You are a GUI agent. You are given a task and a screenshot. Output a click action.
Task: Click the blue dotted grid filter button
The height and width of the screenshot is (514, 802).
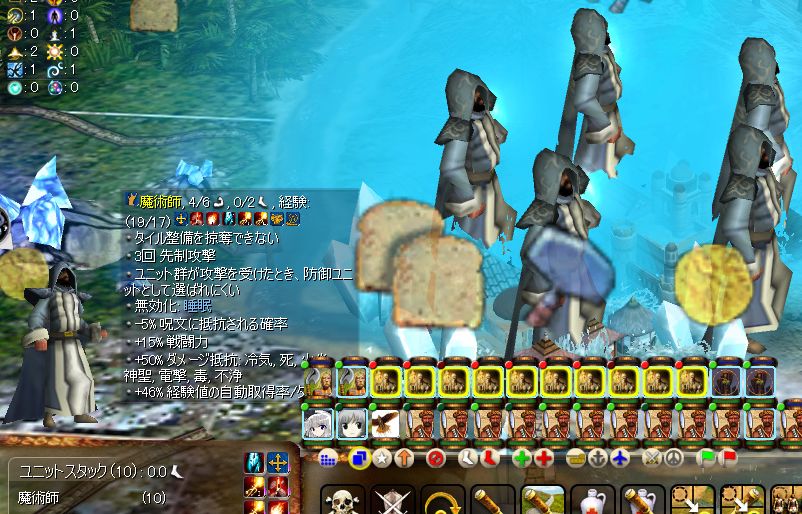tap(330, 459)
